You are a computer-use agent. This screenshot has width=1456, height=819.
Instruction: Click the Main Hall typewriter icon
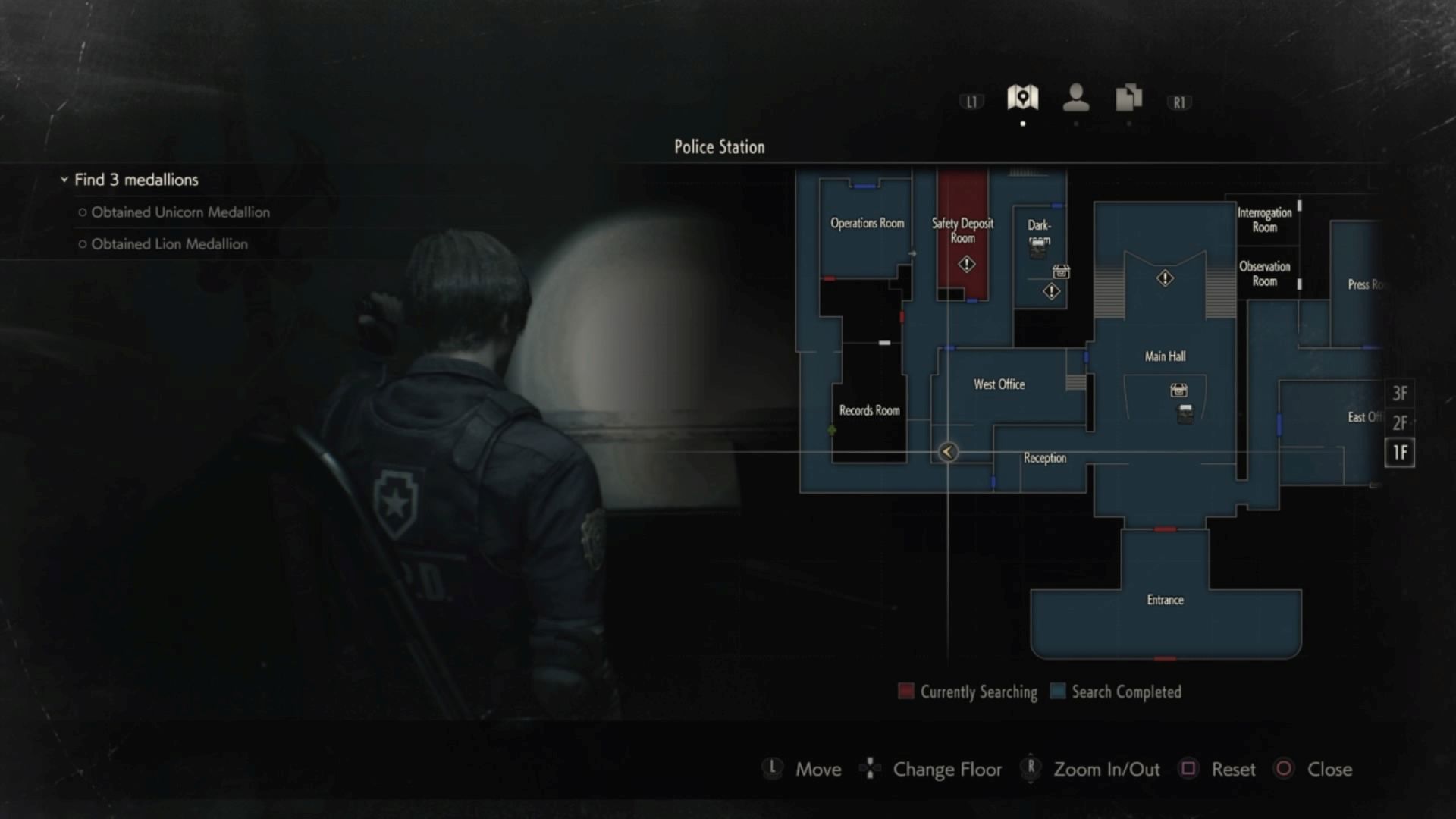coord(1178,391)
